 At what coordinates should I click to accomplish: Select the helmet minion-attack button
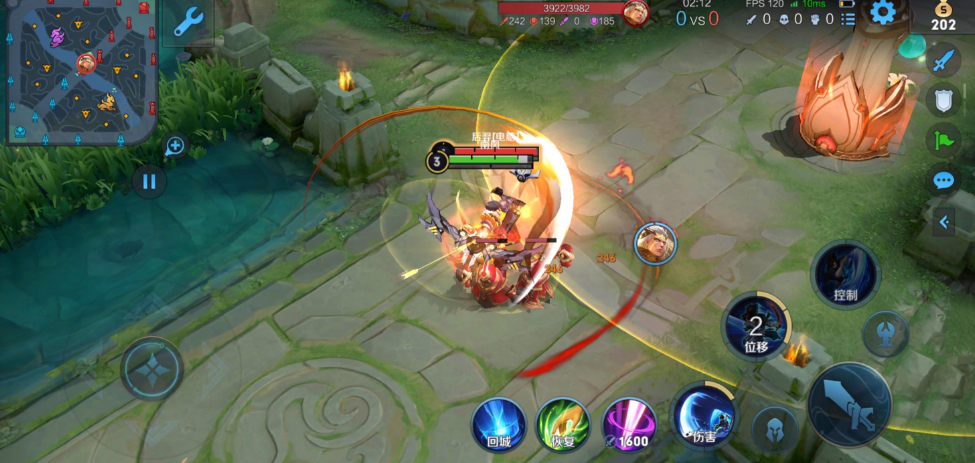(775, 429)
